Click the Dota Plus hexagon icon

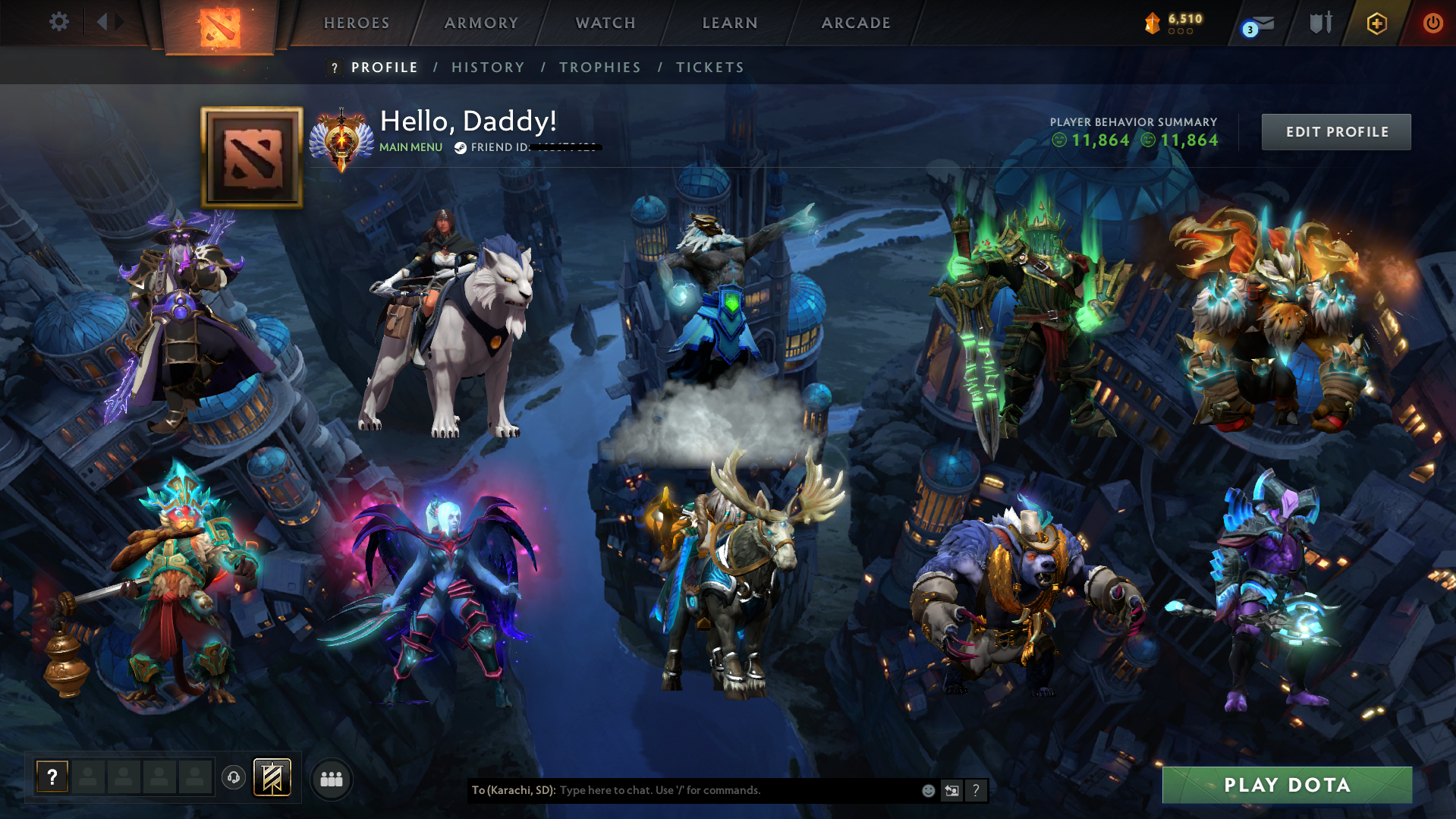1376,23
